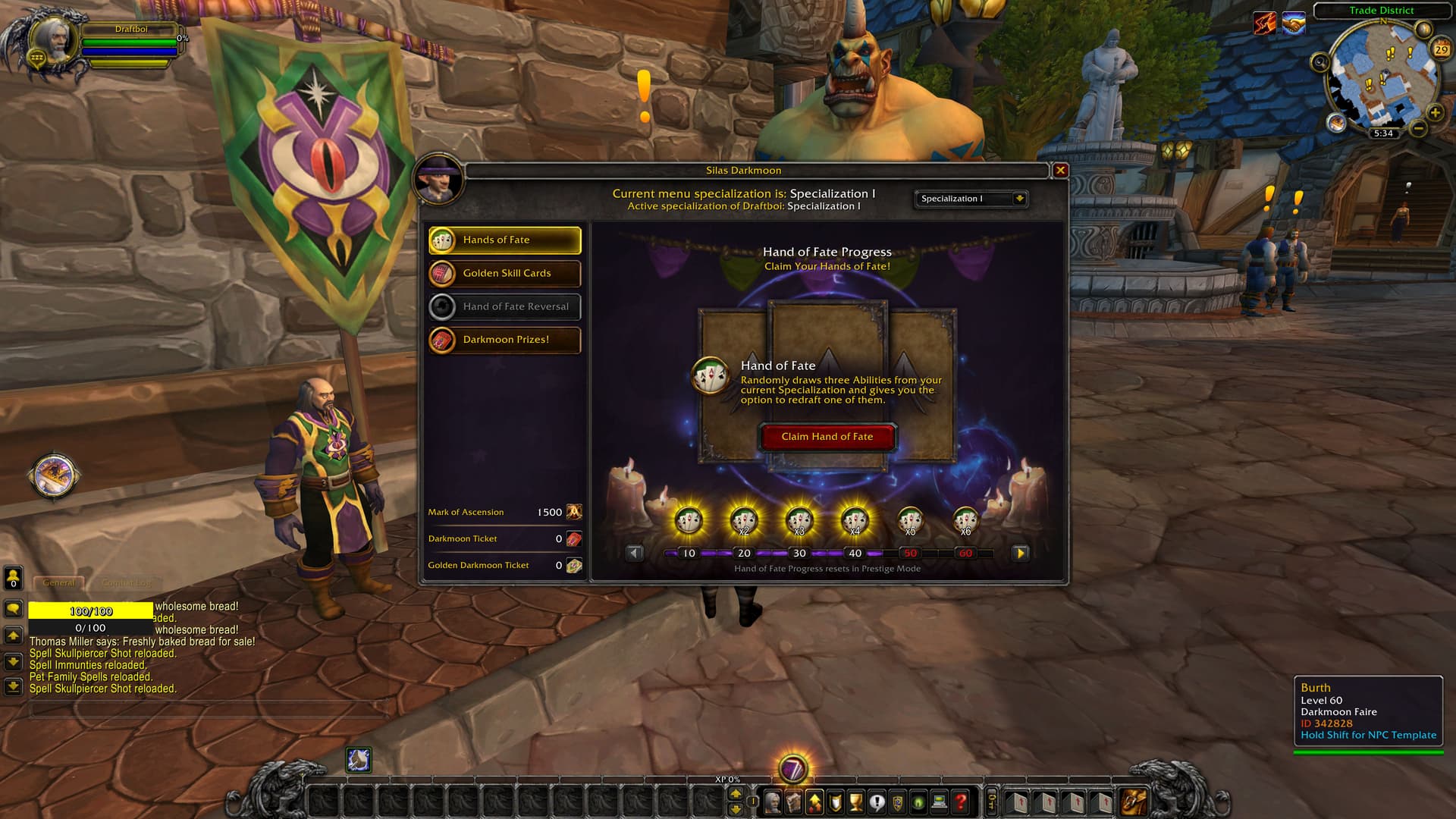Show previous Hand of Fate progress page
Image resolution: width=1456 pixels, height=819 pixels.
pyautogui.click(x=635, y=554)
